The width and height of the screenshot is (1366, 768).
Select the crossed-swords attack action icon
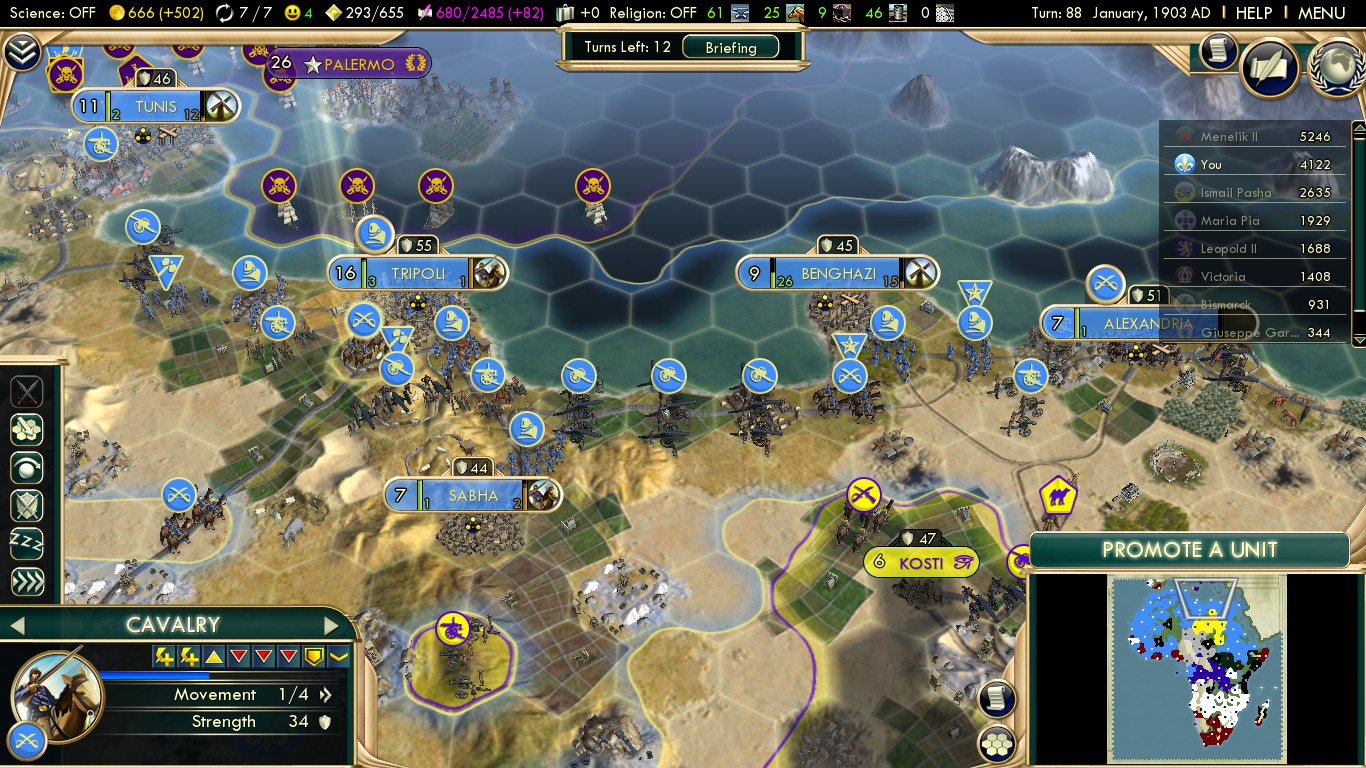point(26,392)
